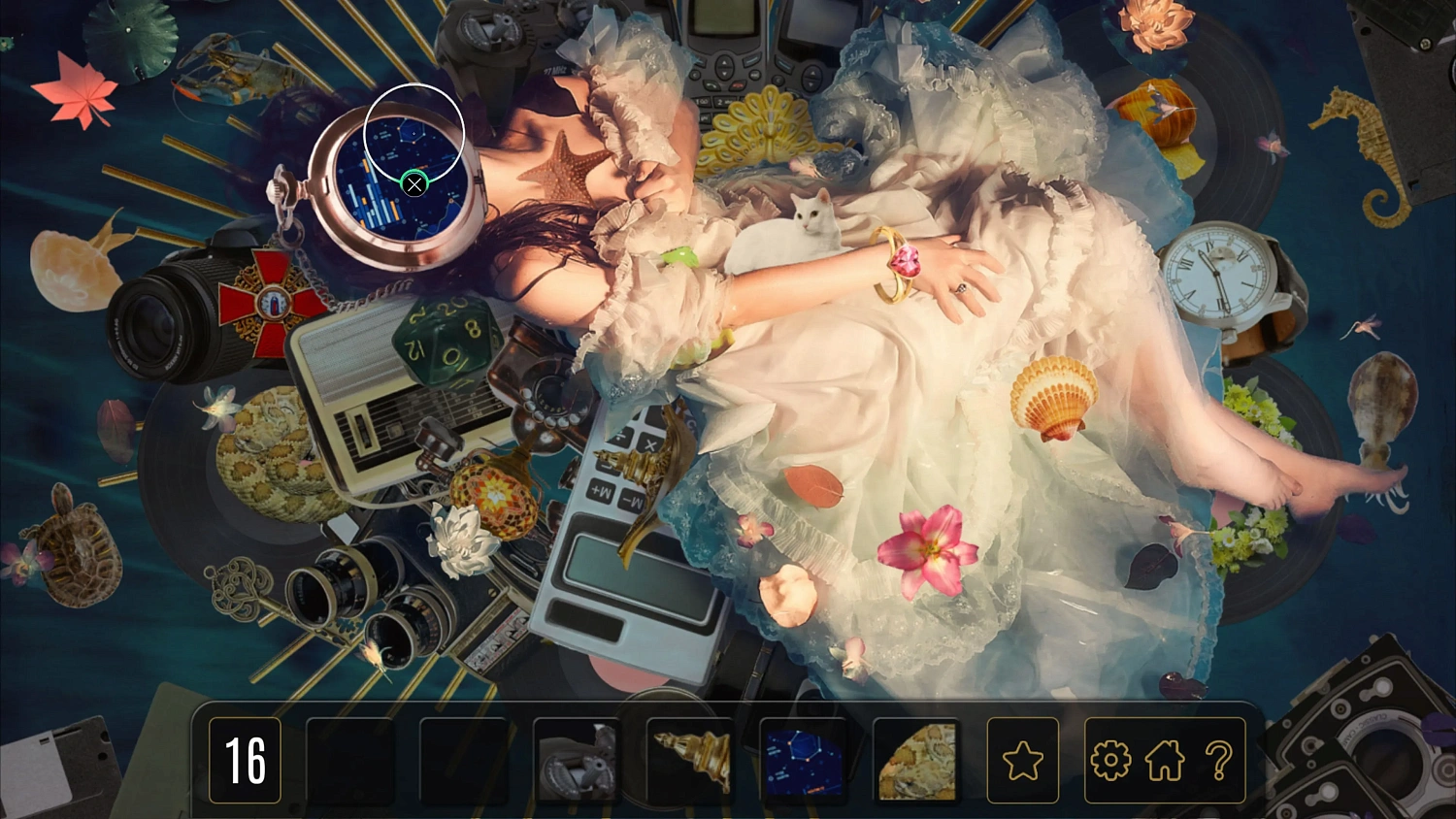Pick the pink lily flower on the dress

click(x=930, y=550)
